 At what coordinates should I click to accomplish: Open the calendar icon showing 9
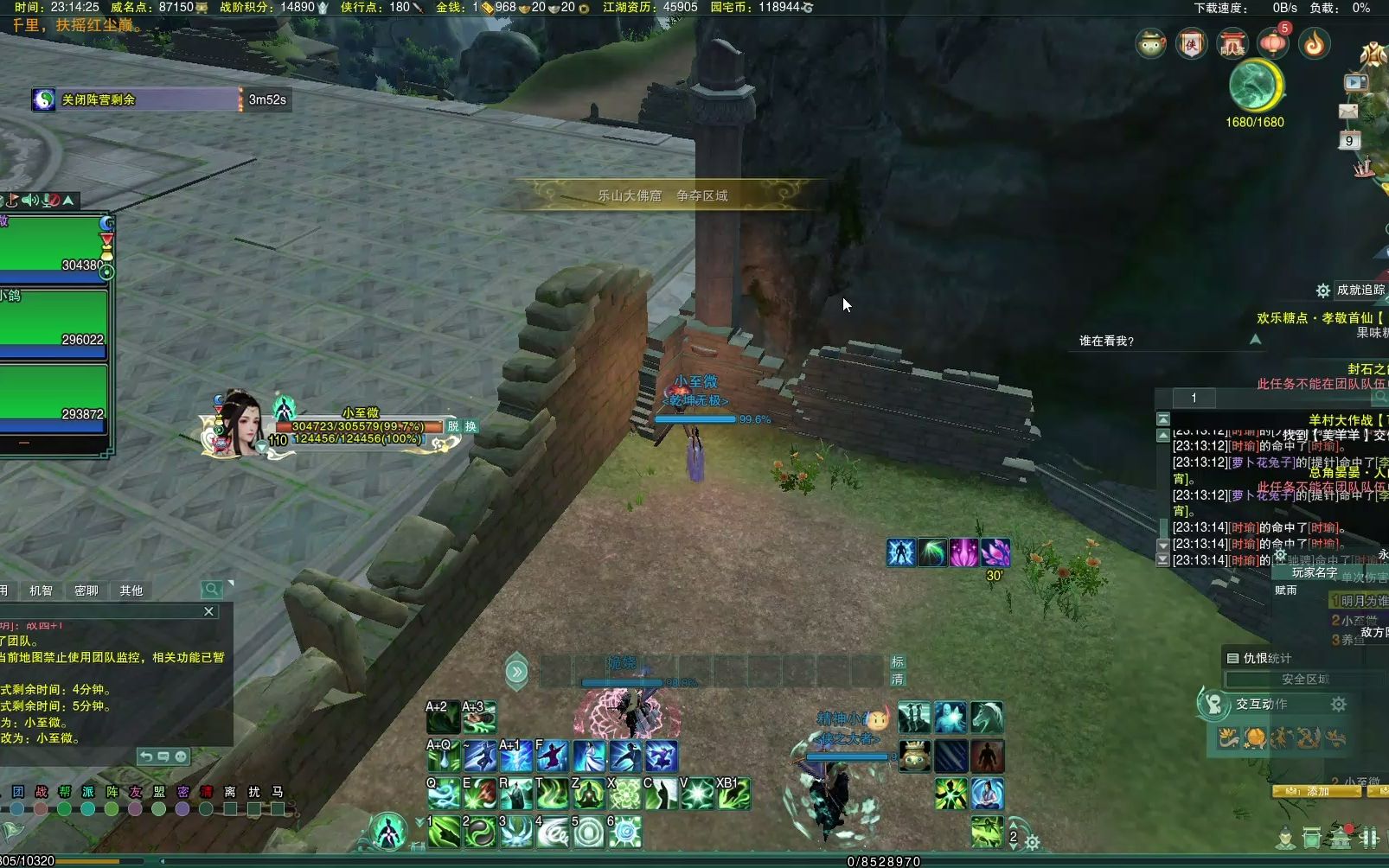tap(1349, 141)
